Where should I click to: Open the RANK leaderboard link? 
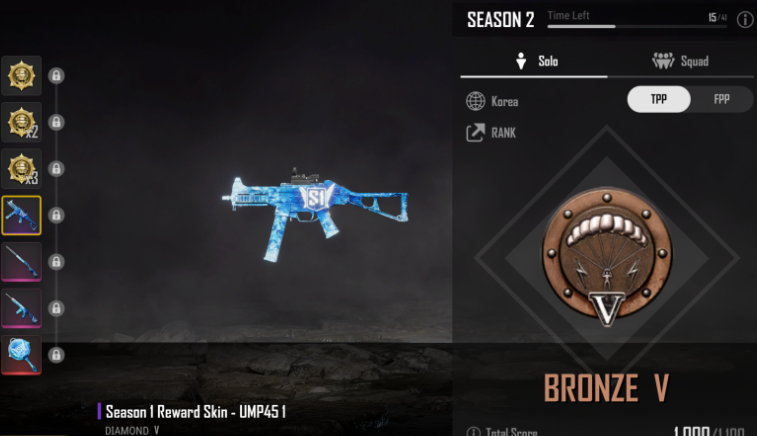[x=491, y=132]
